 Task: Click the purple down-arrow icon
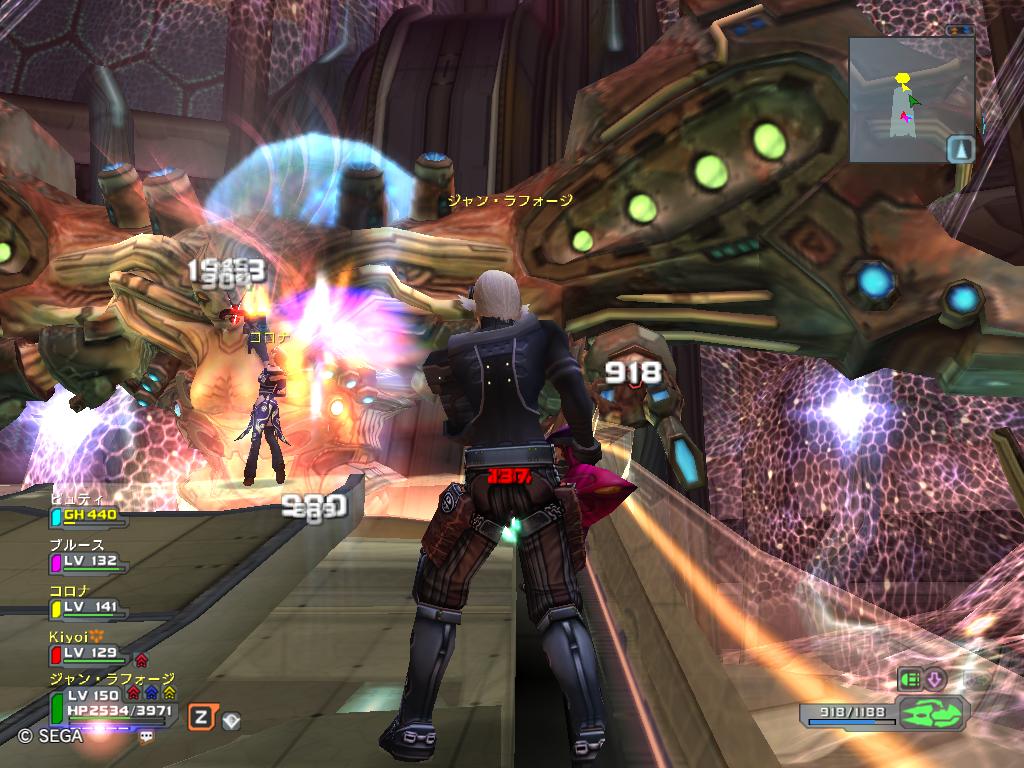tap(935, 679)
